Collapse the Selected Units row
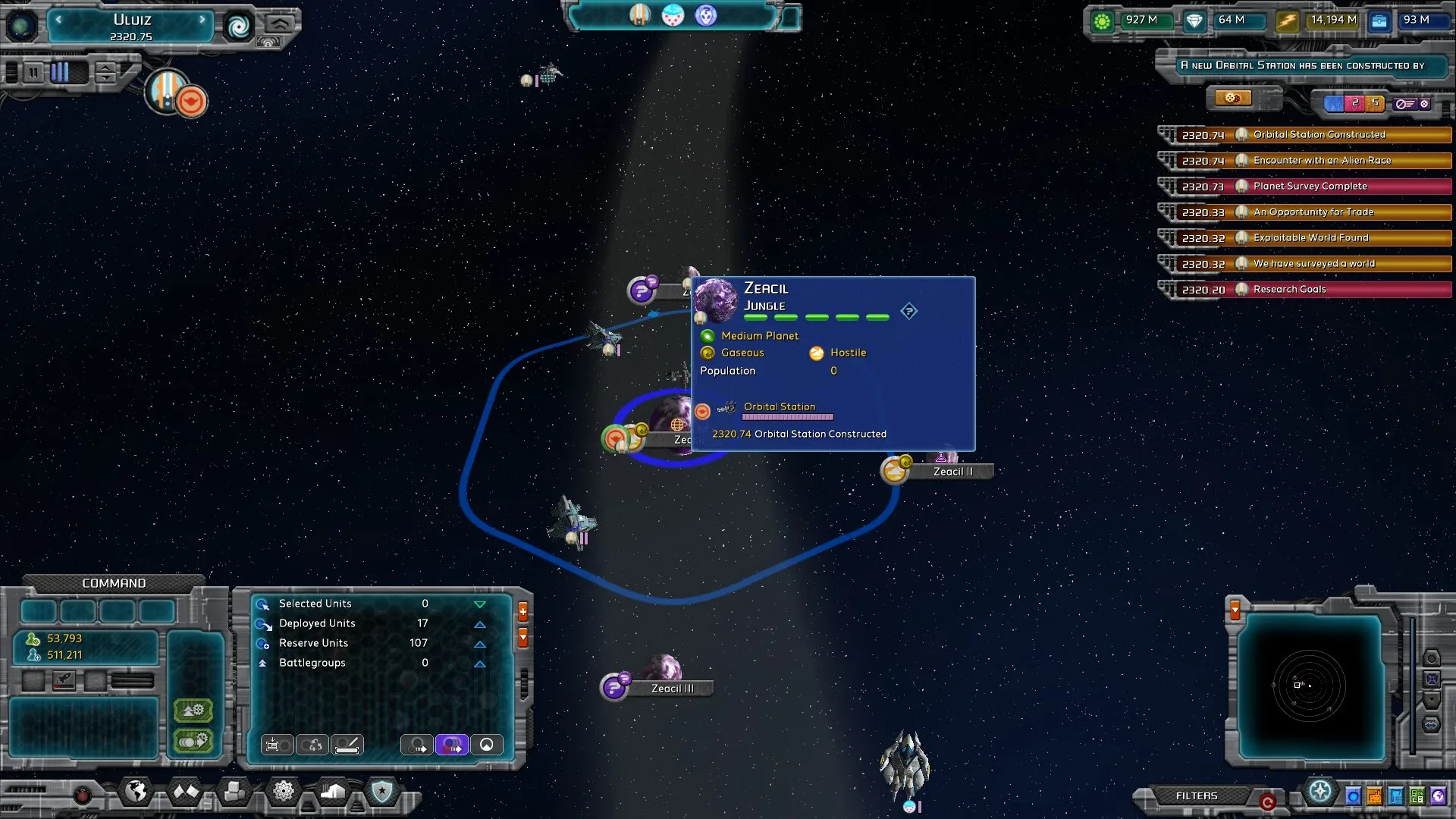 [479, 604]
